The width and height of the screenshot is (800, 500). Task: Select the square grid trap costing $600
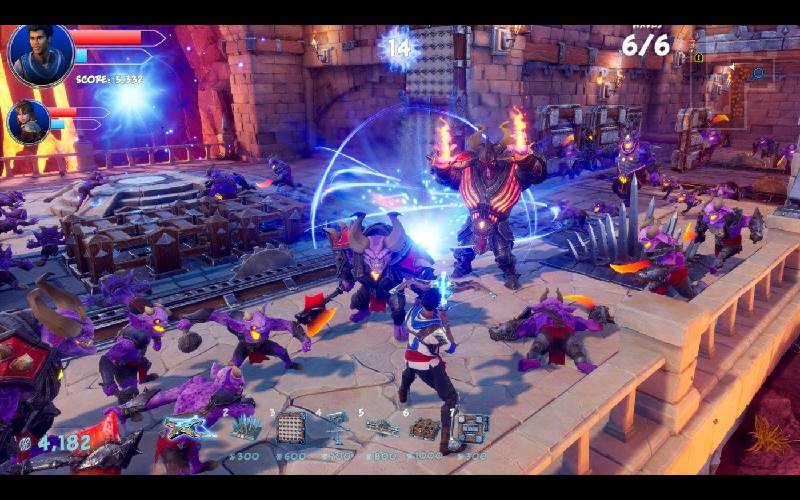tap(291, 428)
